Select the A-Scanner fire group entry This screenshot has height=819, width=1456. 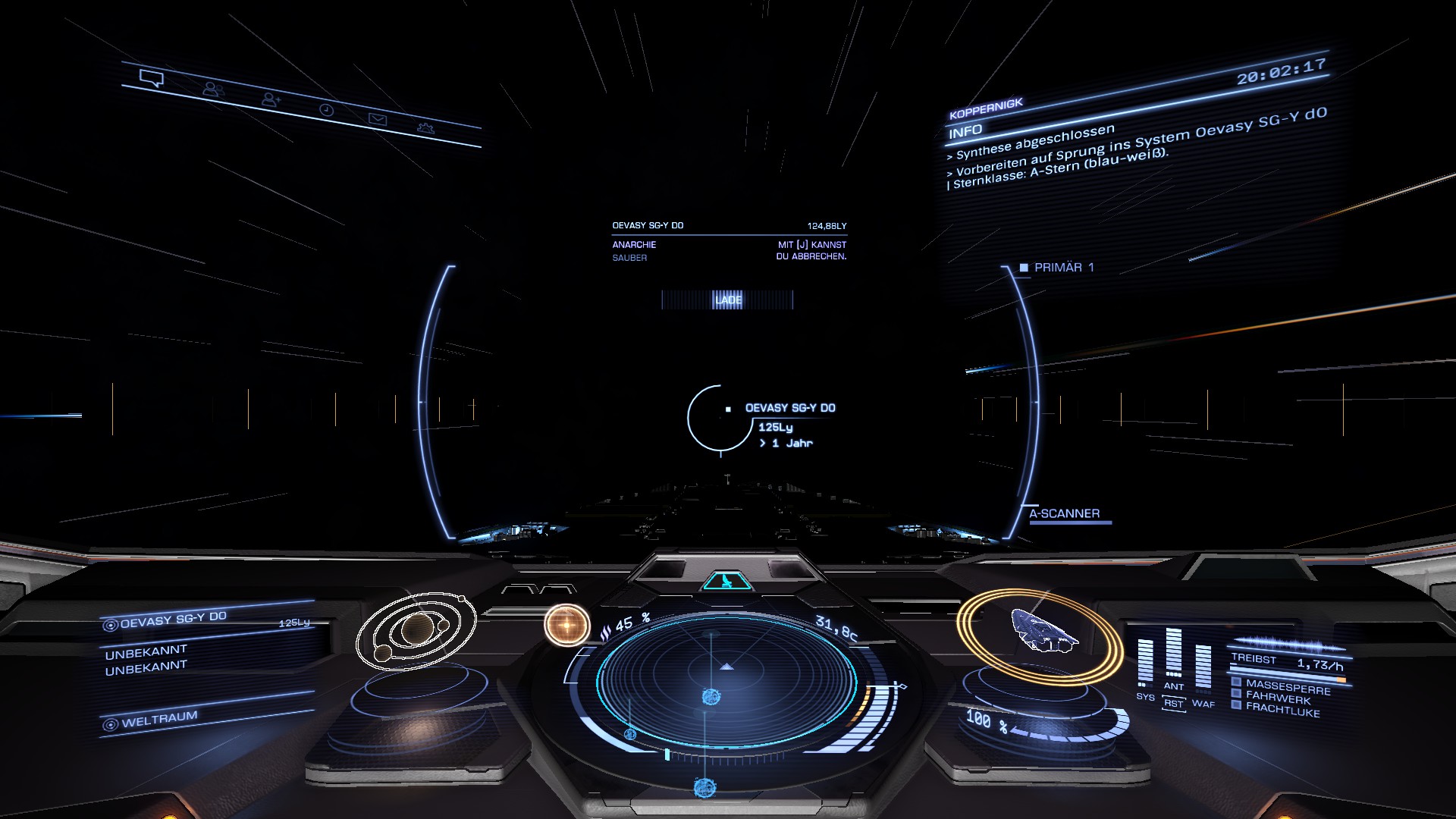(x=1064, y=514)
